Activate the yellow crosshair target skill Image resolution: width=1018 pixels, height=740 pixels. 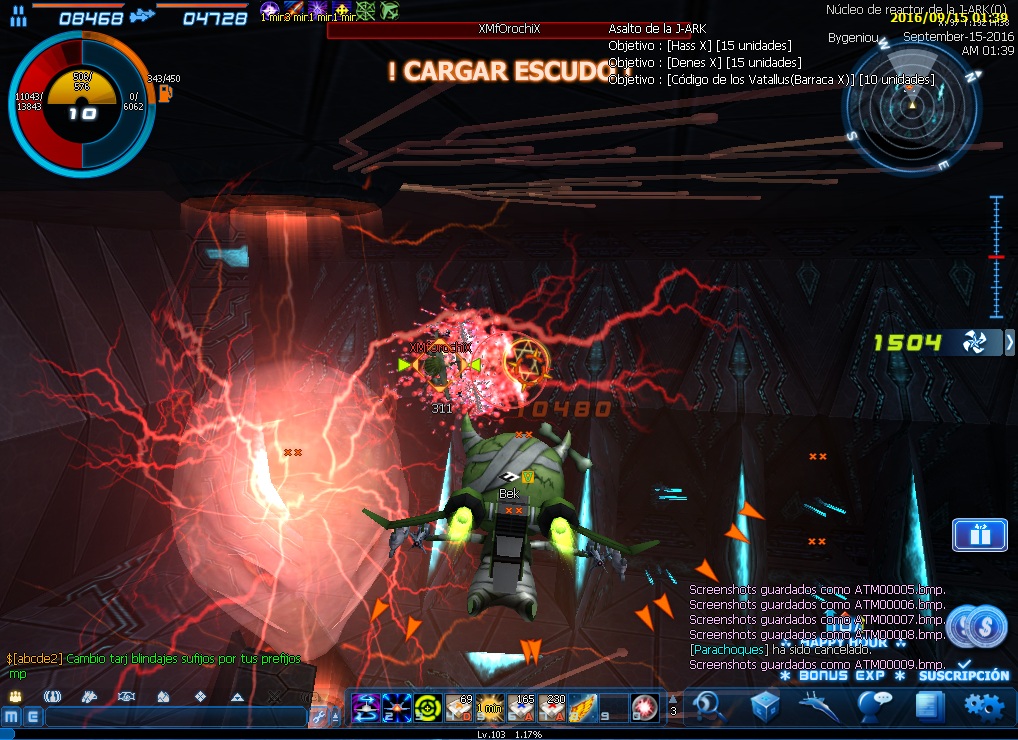tap(428, 707)
